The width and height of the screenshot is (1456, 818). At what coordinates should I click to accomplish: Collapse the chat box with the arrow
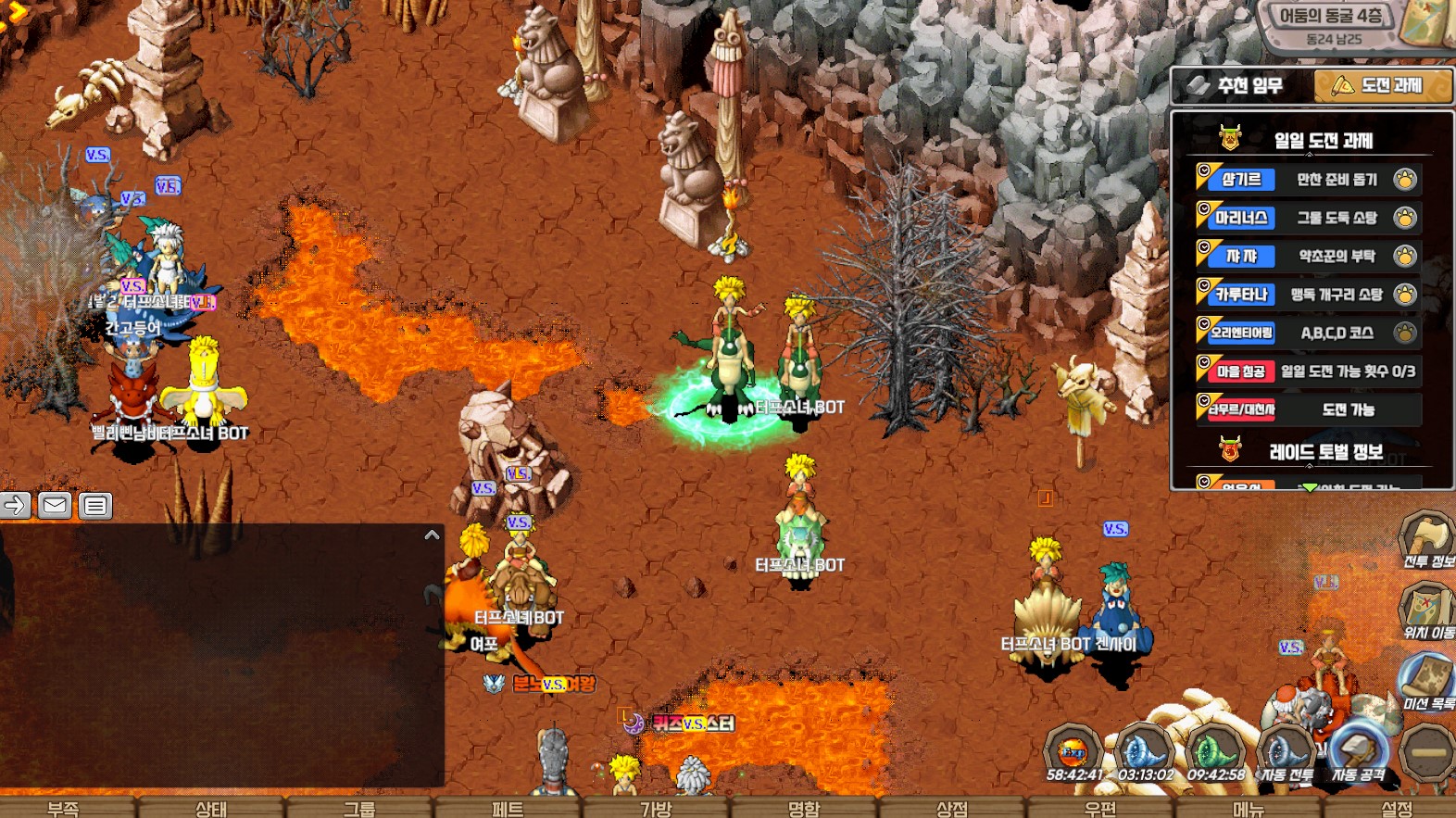(x=432, y=535)
